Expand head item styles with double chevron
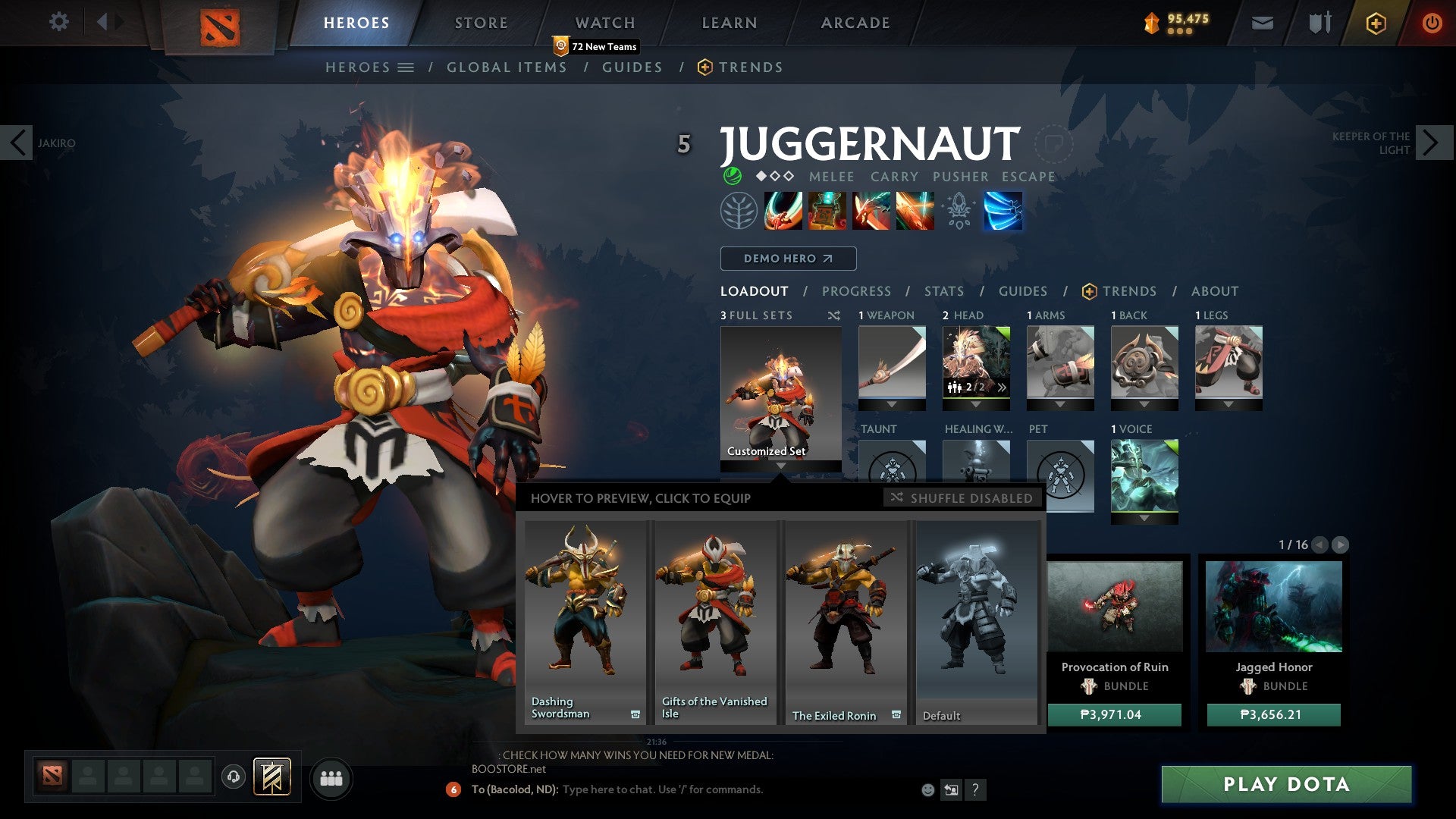The height and width of the screenshot is (819, 1456). [x=1001, y=387]
